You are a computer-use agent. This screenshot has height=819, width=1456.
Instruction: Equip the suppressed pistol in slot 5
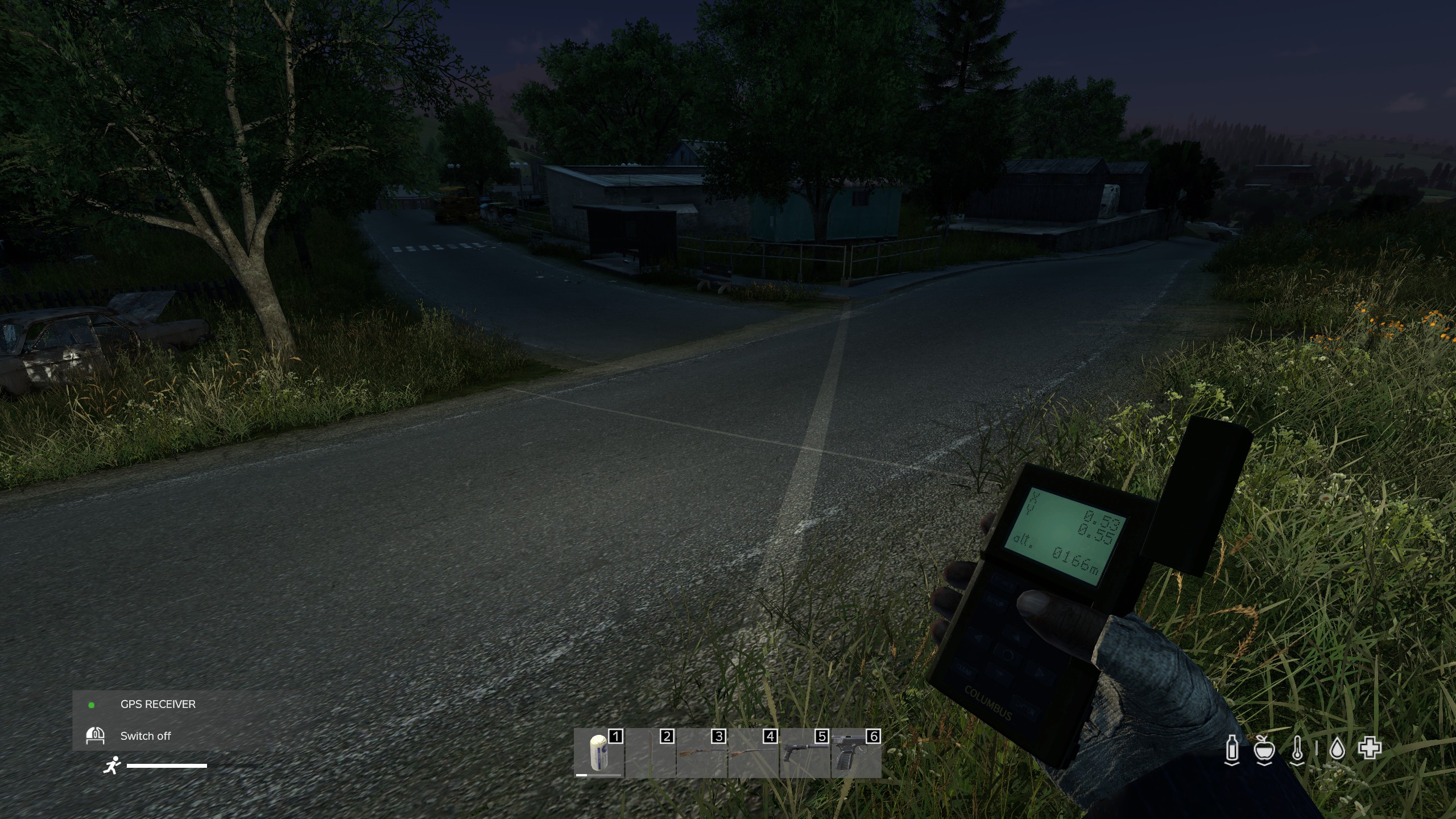pos(804,753)
